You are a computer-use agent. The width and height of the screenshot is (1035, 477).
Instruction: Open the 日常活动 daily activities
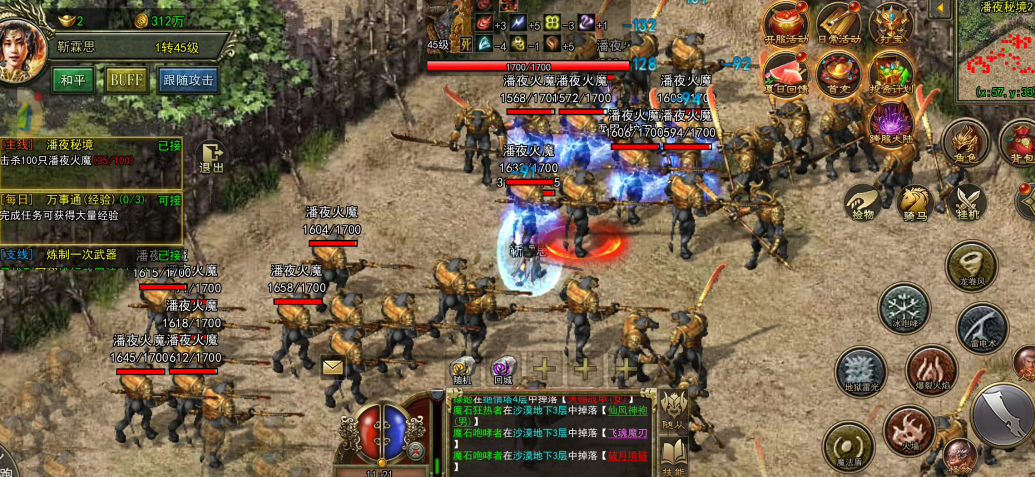tap(838, 25)
